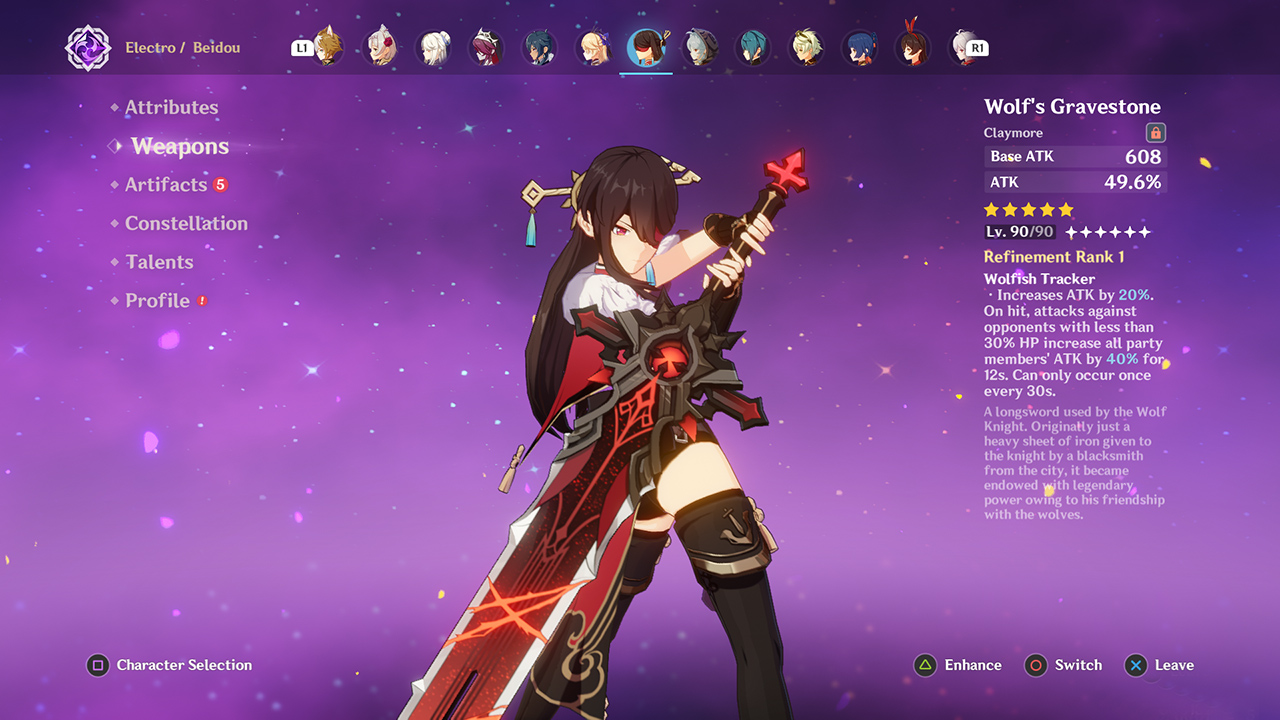
Task: Open the Constellation section
Action: click(x=186, y=223)
